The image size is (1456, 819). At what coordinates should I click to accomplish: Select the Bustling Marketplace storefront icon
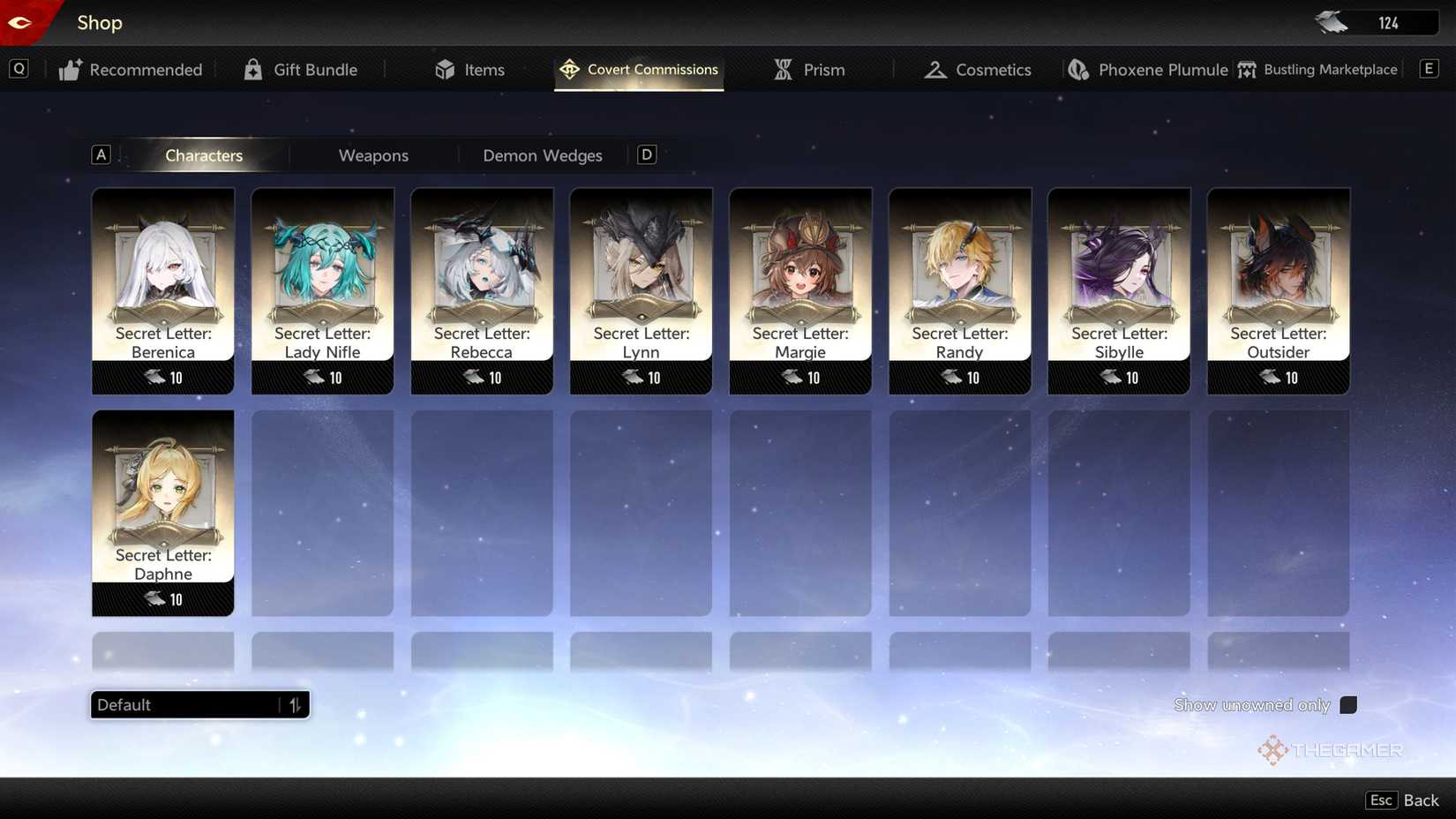pos(1247,69)
